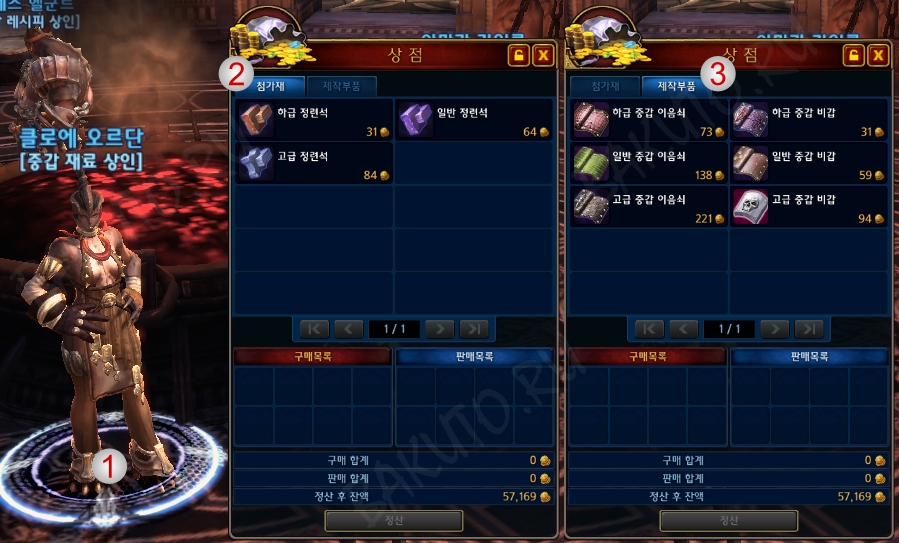Screen dimensions: 899x543
Task: Buy the 일반 정련석 item
Action: tap(474, 119)
